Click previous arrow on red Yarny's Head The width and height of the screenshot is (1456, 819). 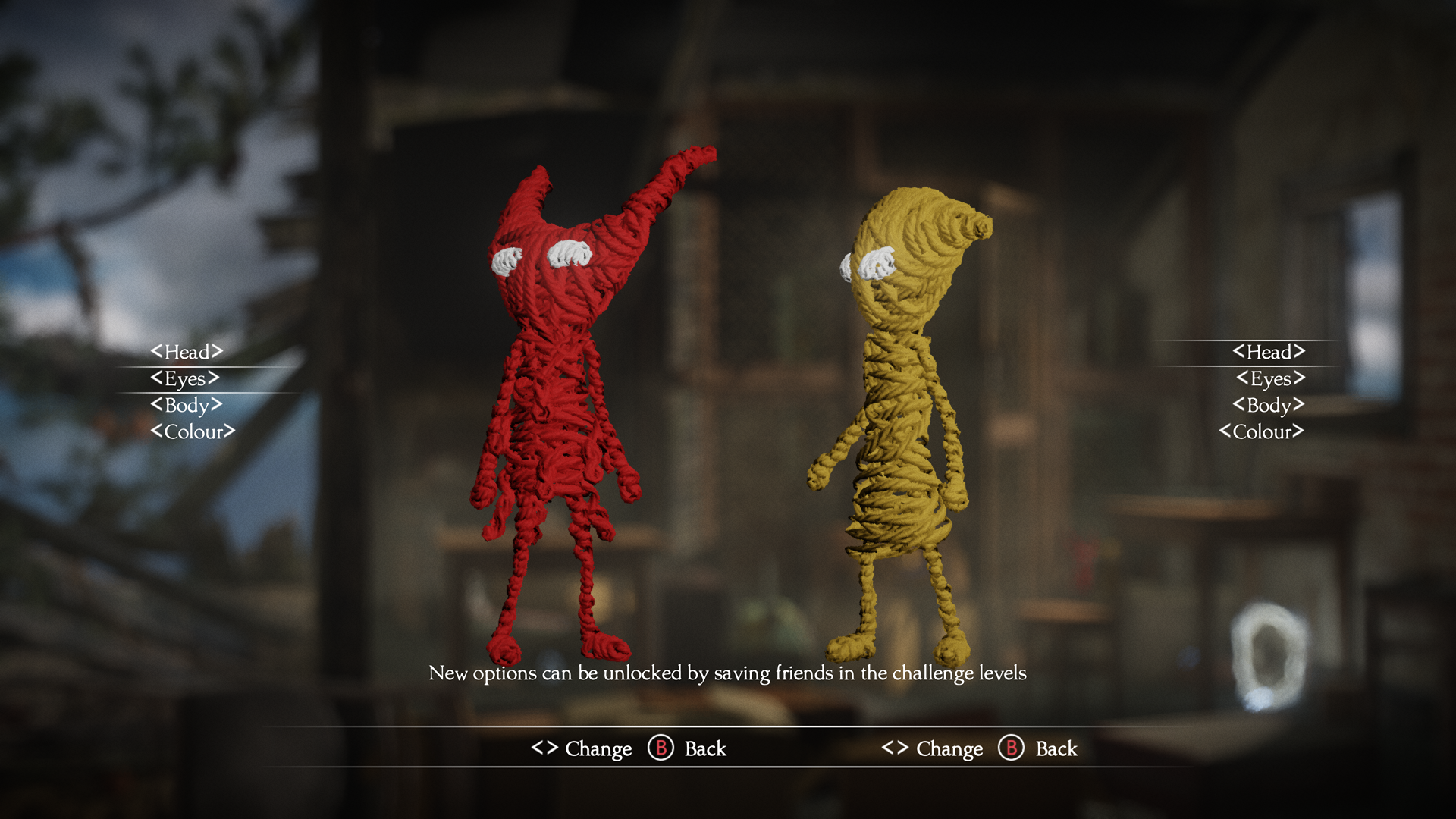tap(157, 351)
